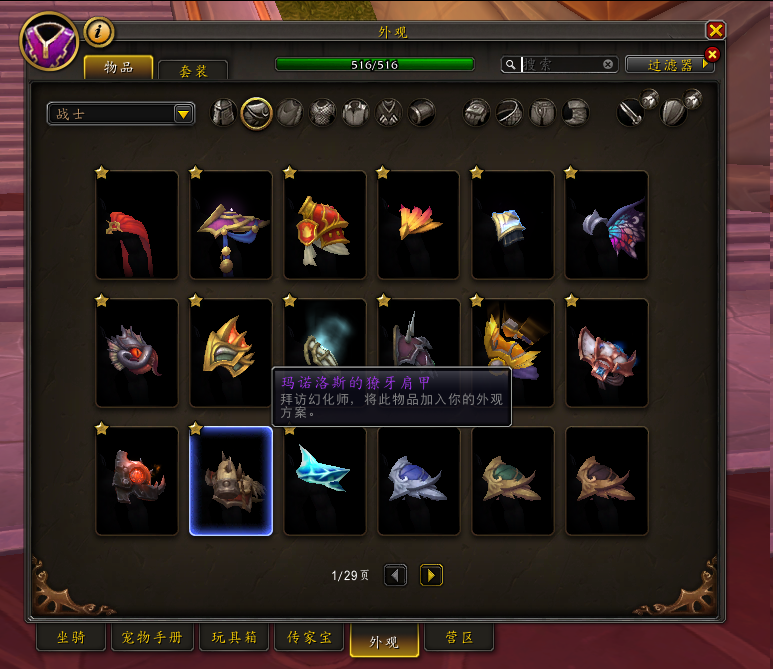Close the Appearances window
The height and width of the screenshot is (669, 773).
click(x=715, y=31)
